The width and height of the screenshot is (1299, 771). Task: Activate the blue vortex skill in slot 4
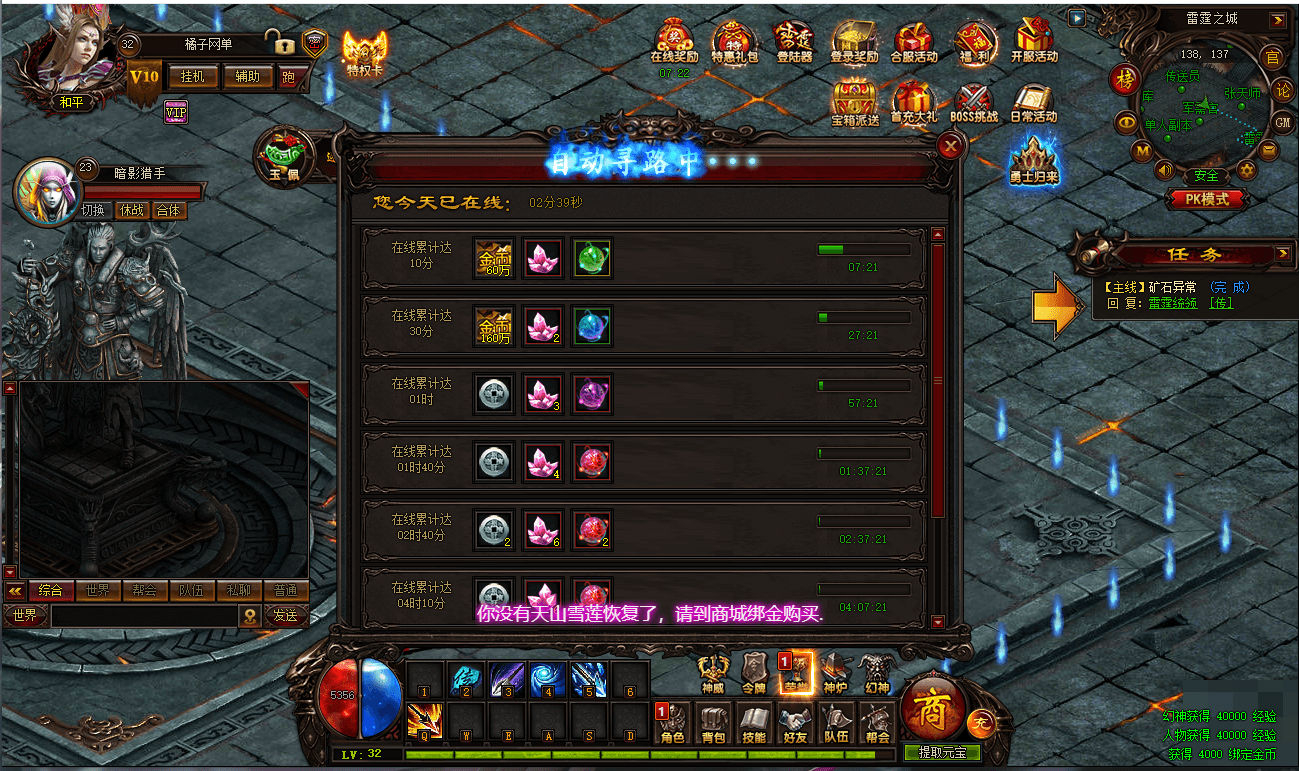547,679
